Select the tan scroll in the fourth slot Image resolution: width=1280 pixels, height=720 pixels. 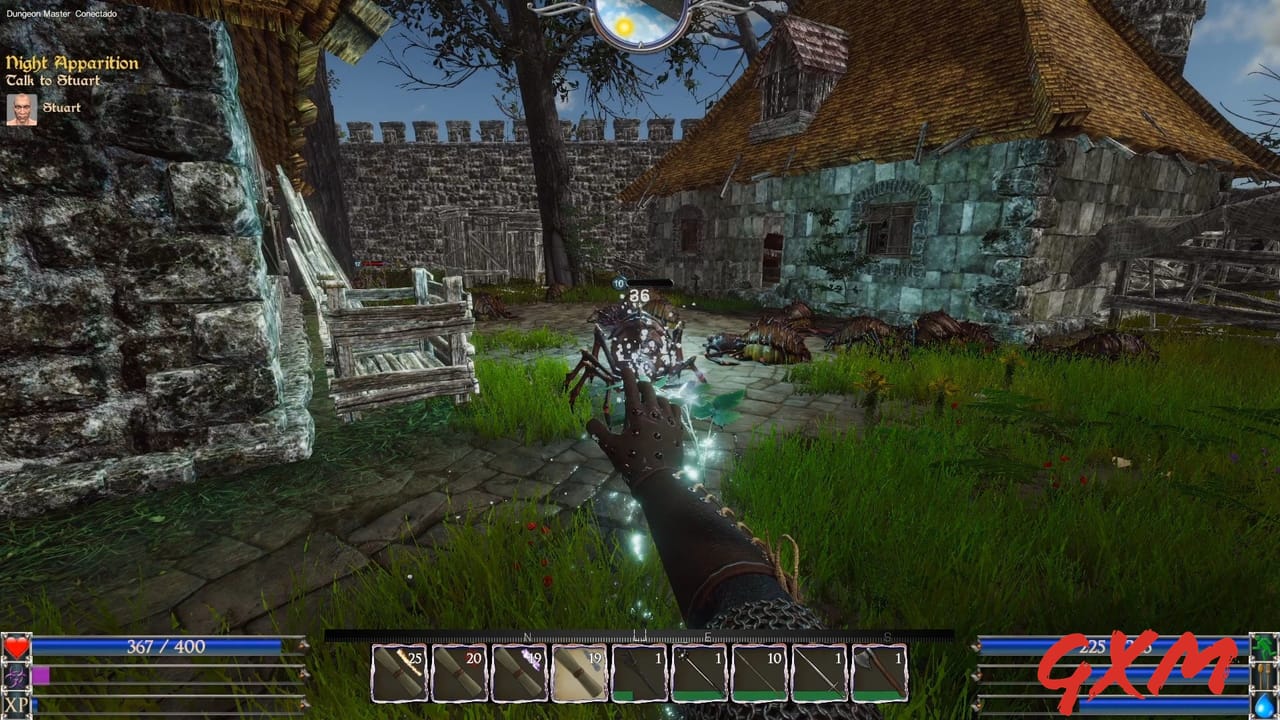(x=578, y=672)
